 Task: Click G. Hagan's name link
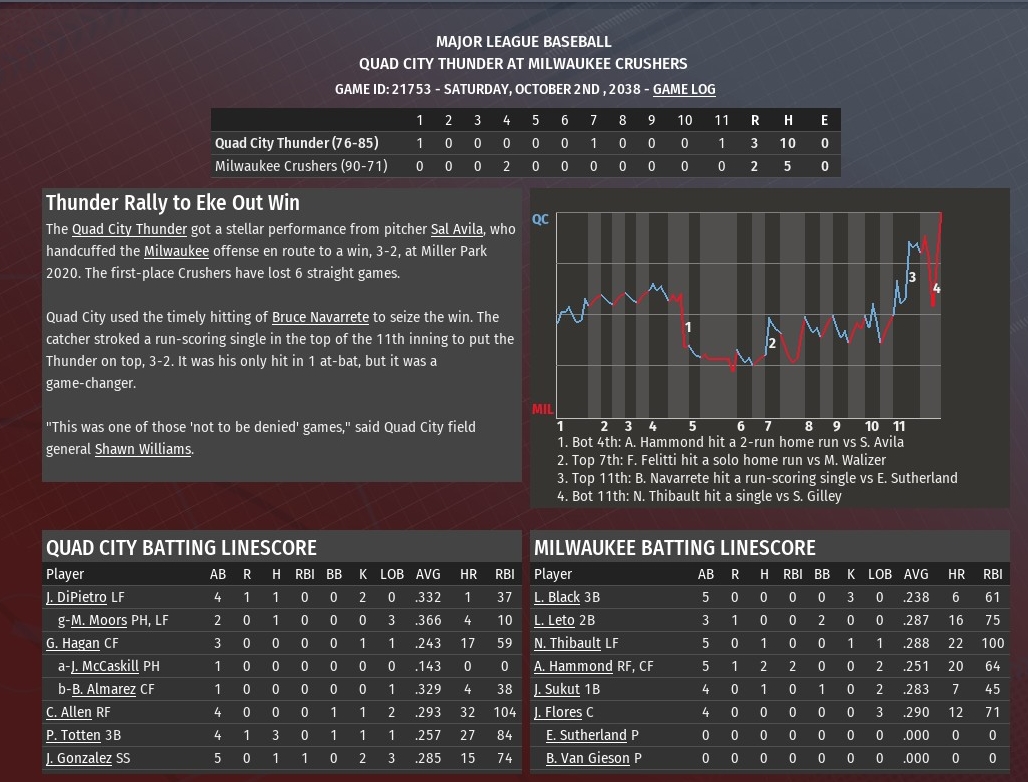click(73, 643)
